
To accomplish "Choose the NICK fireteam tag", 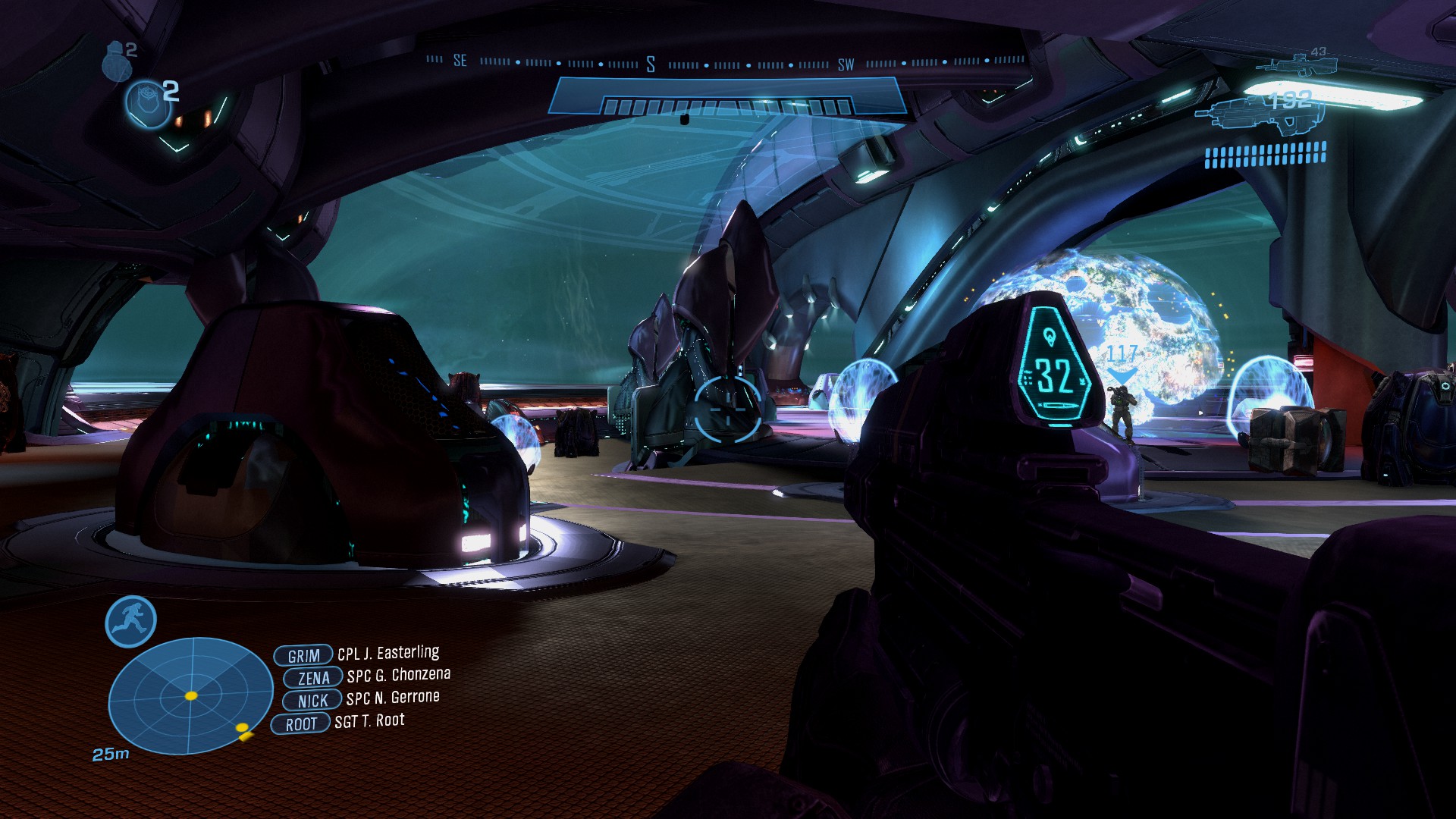I will [x=312, y=701].
